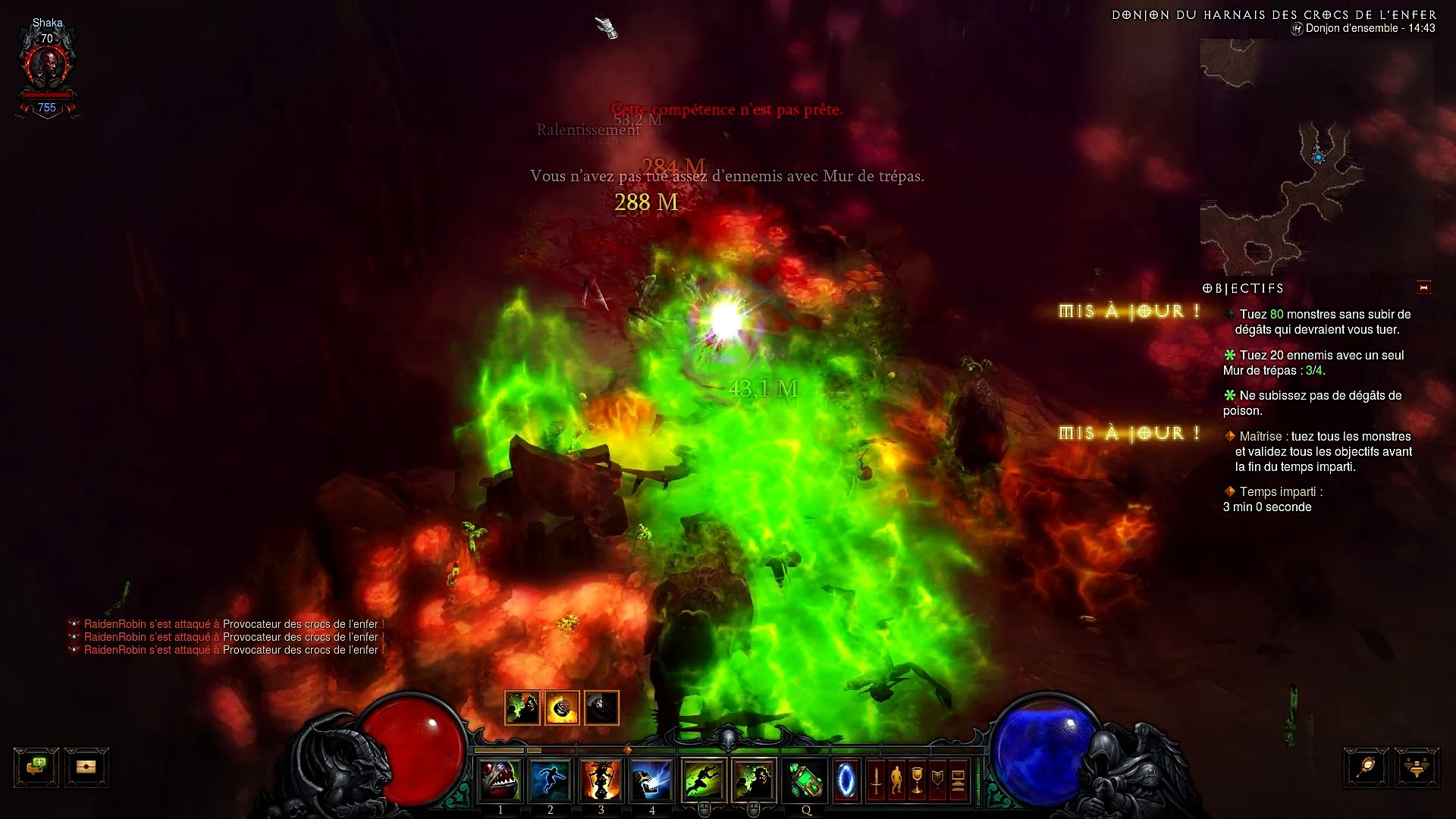
Task: Cast the green zombie wall skill
Action: pyautogui.click(x=753, y=780)
